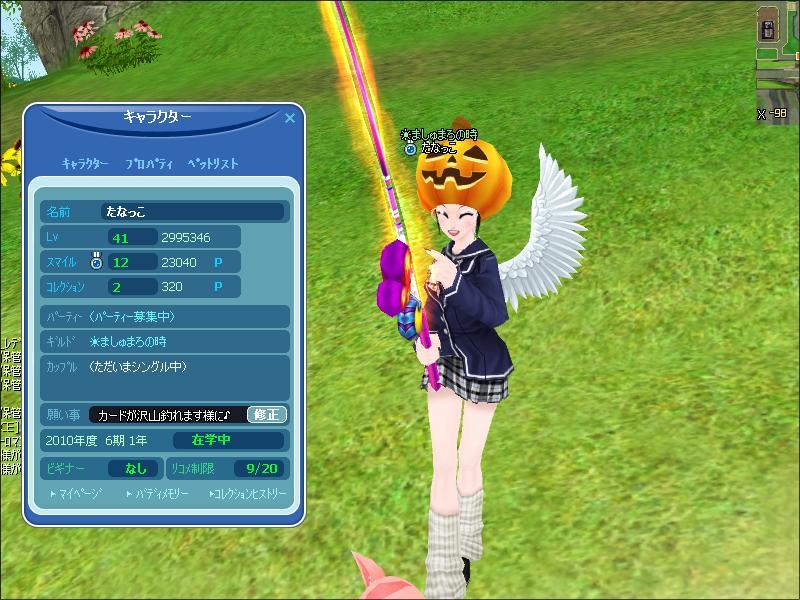Show the ペットリスト tab
This screenshot has width=800, height=600.
pos(212,163)
